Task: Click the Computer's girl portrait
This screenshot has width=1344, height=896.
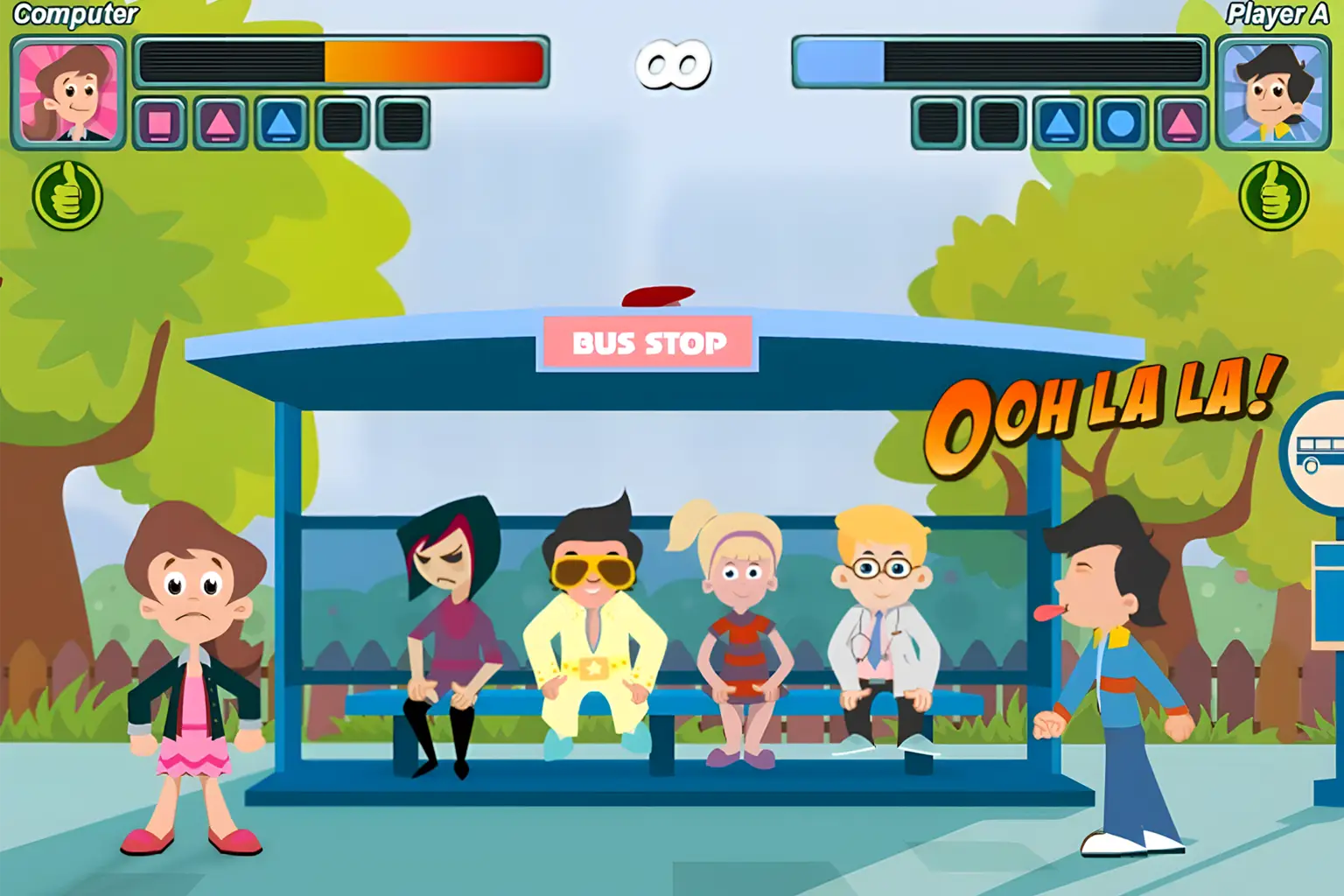Action: 68,93
